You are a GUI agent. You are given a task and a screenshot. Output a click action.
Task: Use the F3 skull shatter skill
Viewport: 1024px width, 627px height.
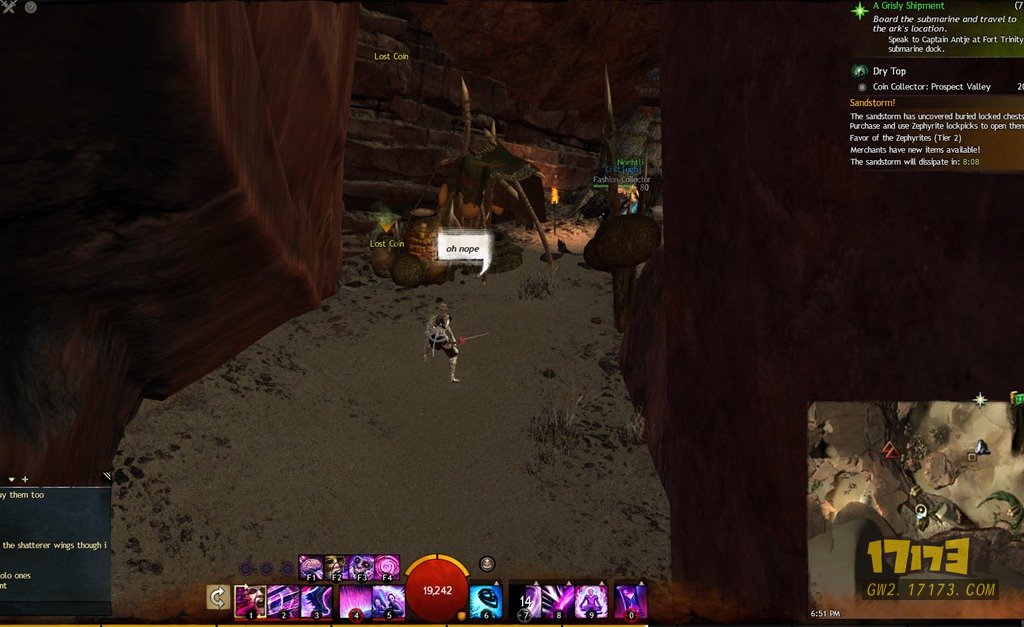(x=361, y=567)
